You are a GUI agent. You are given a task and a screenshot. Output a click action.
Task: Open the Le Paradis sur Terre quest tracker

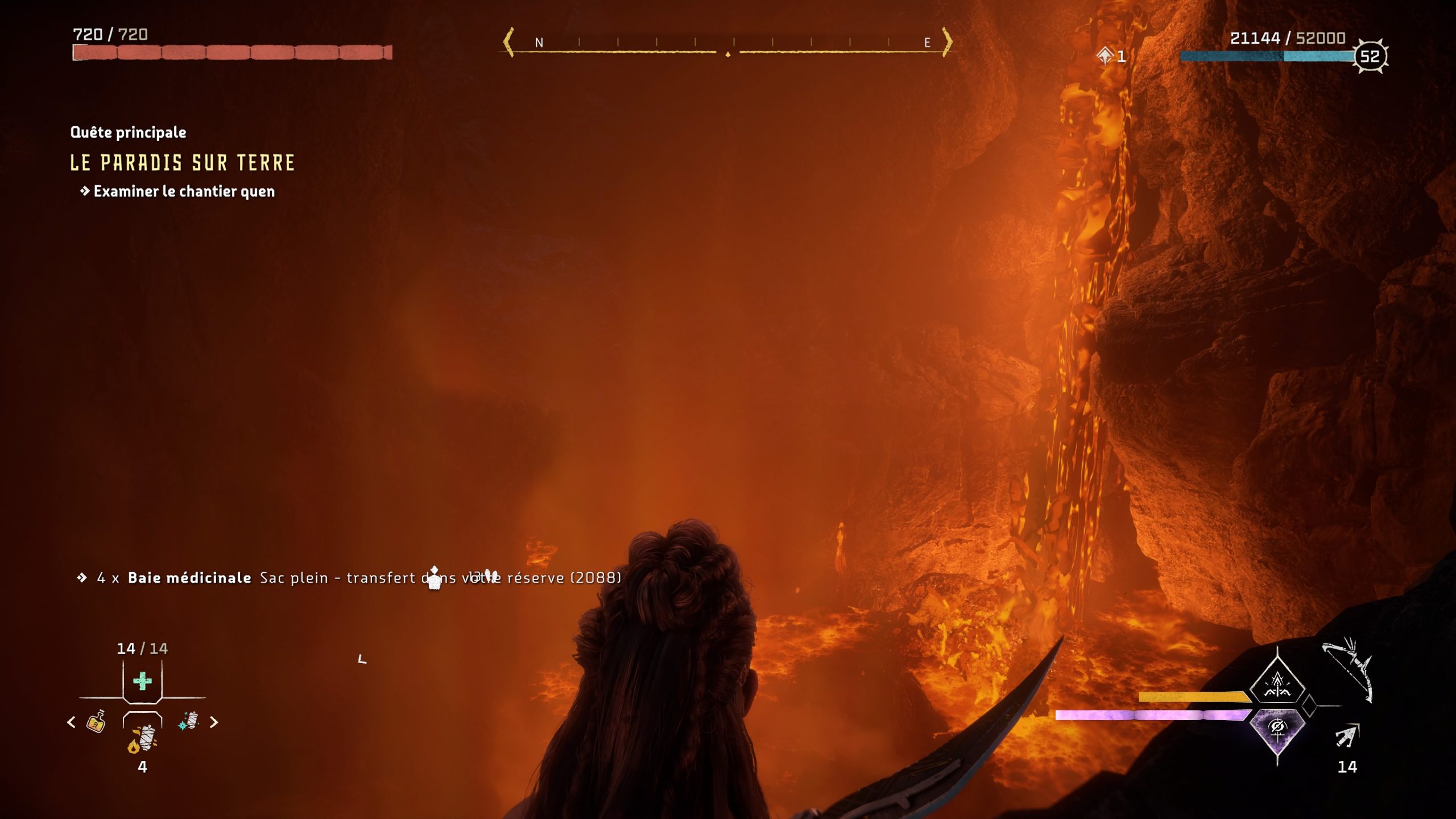(182, 163)
